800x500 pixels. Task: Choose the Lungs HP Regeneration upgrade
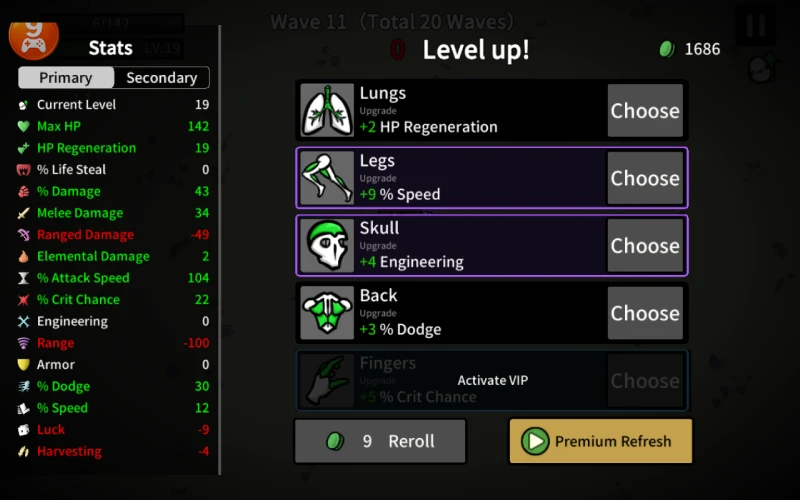645,111
